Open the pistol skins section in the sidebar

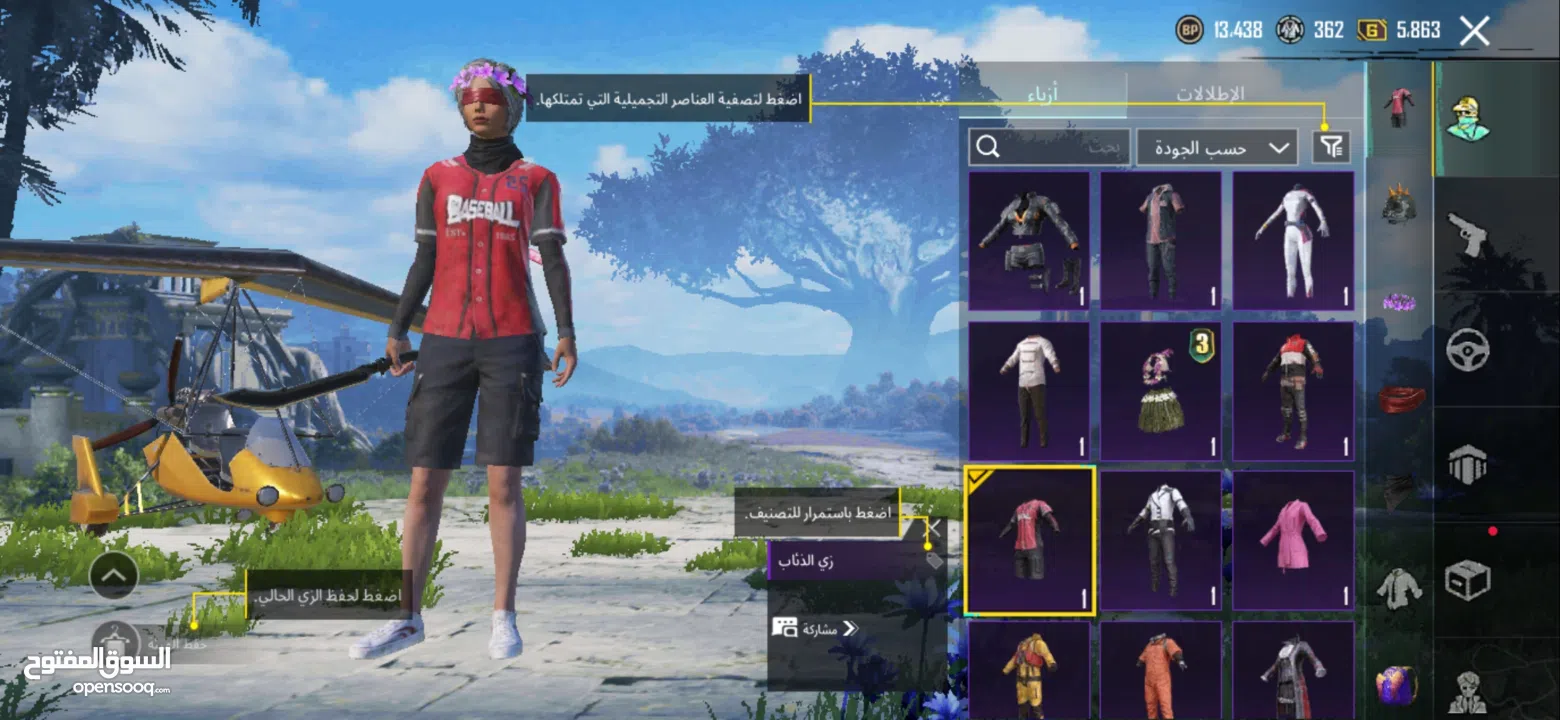(1466, 232)
